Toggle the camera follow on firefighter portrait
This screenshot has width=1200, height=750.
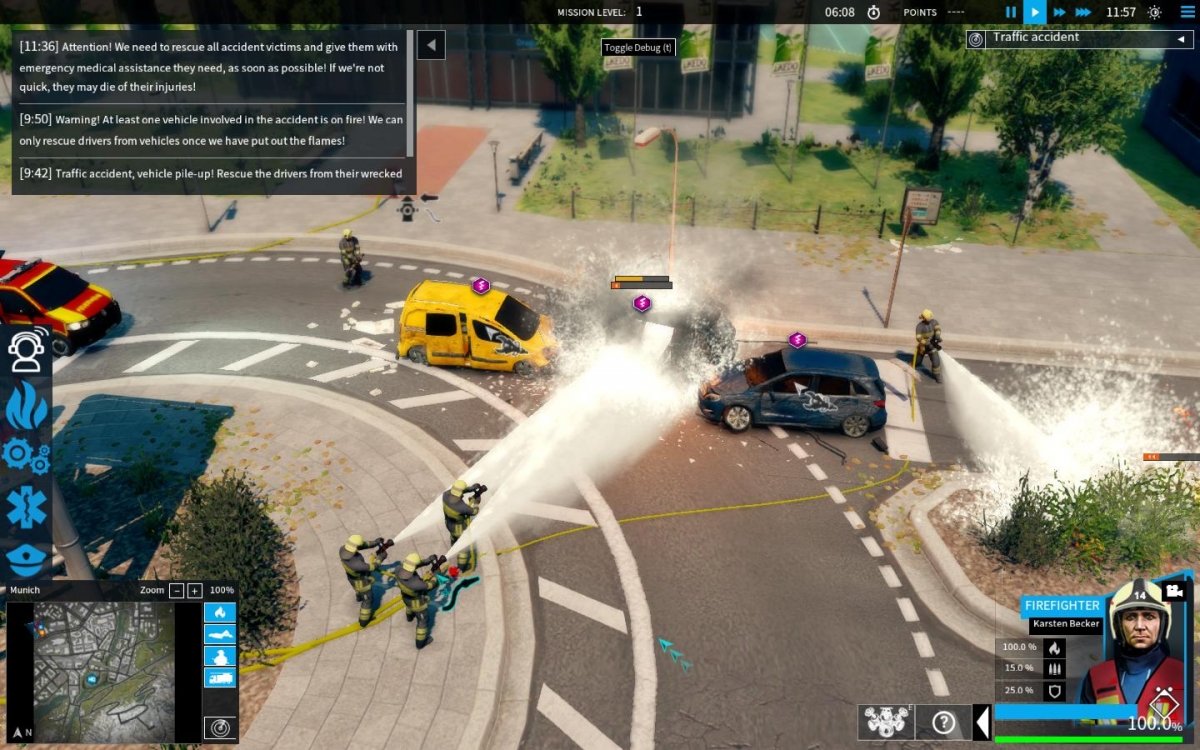click(x=1175, y=591)
